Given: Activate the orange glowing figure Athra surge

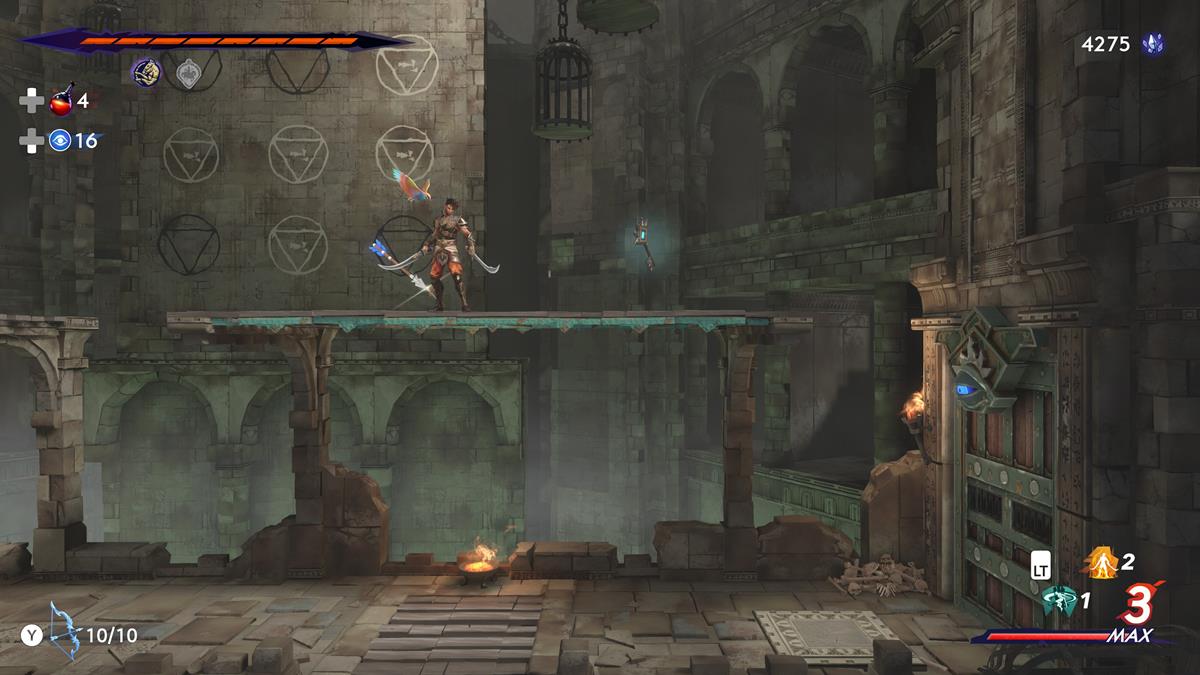Looking at the screenshot, I should (1101, 565).
